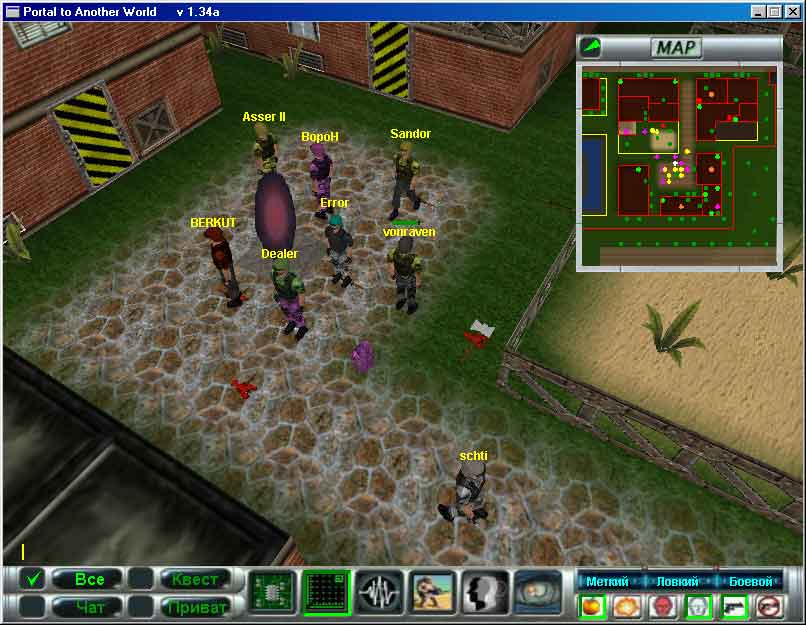Tick the checkbox beside Квест

[x=141, y=579]
